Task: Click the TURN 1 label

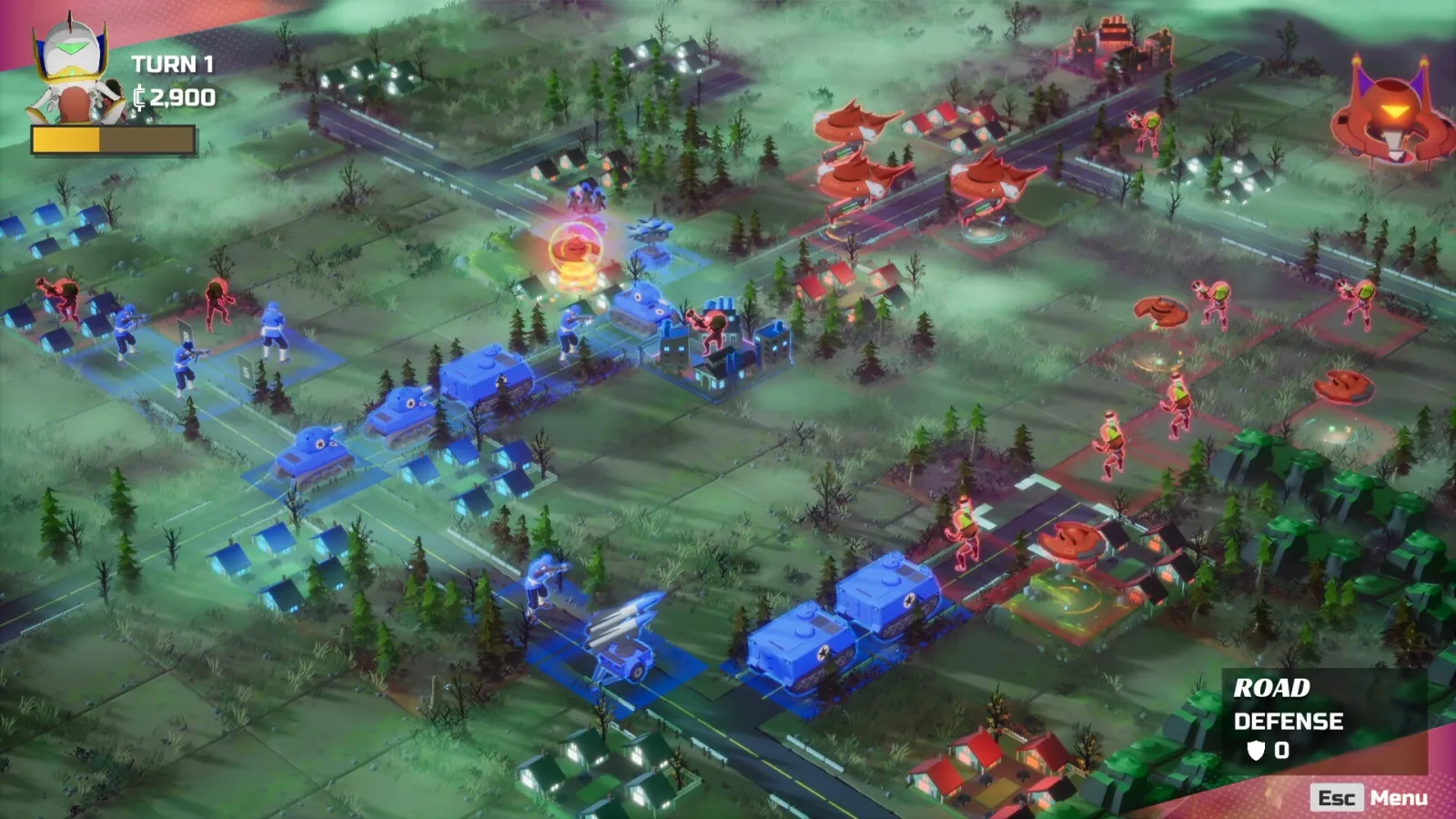Action: click(171, 66)
